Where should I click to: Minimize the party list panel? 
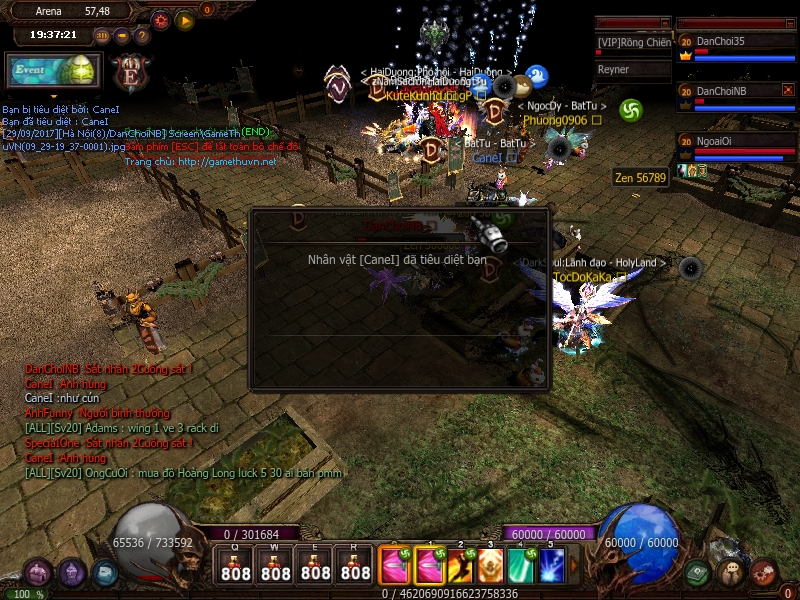click(788, 22)
